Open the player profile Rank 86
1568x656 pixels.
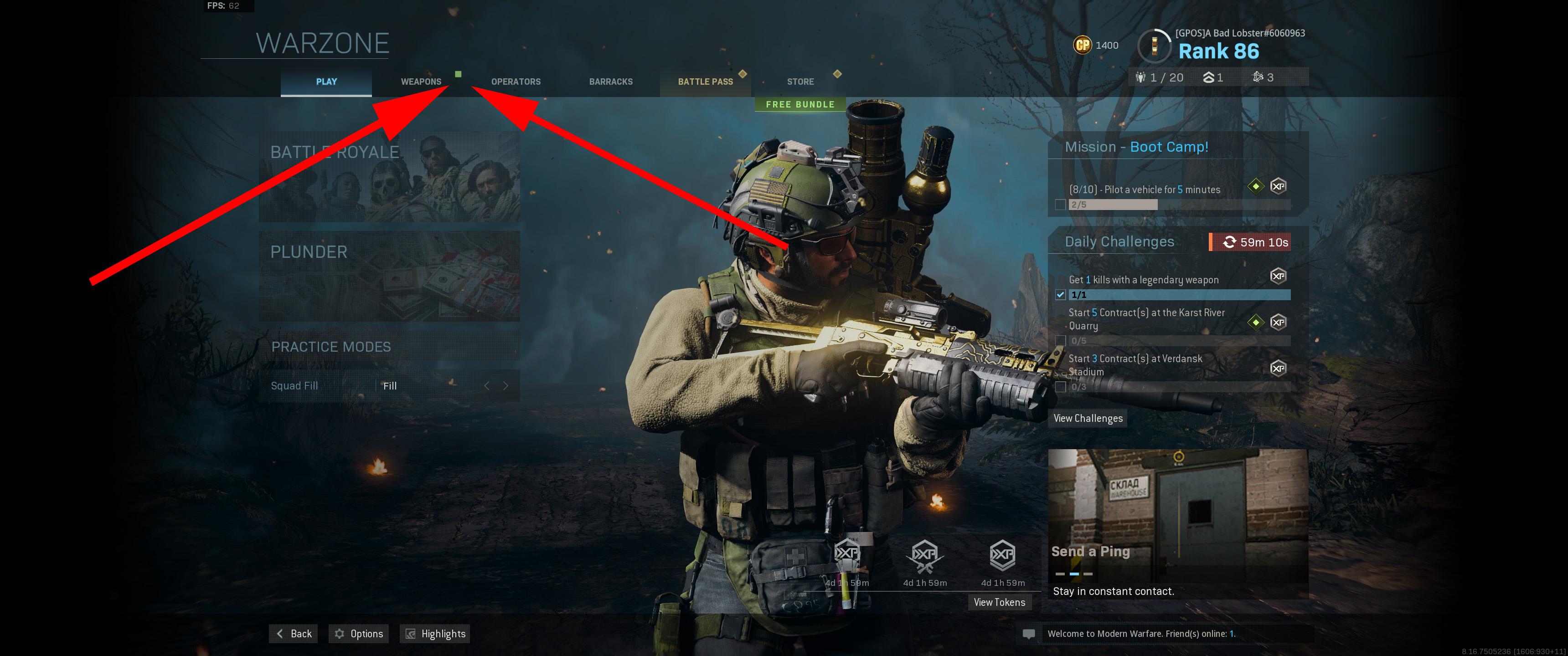pos(1218,51)
